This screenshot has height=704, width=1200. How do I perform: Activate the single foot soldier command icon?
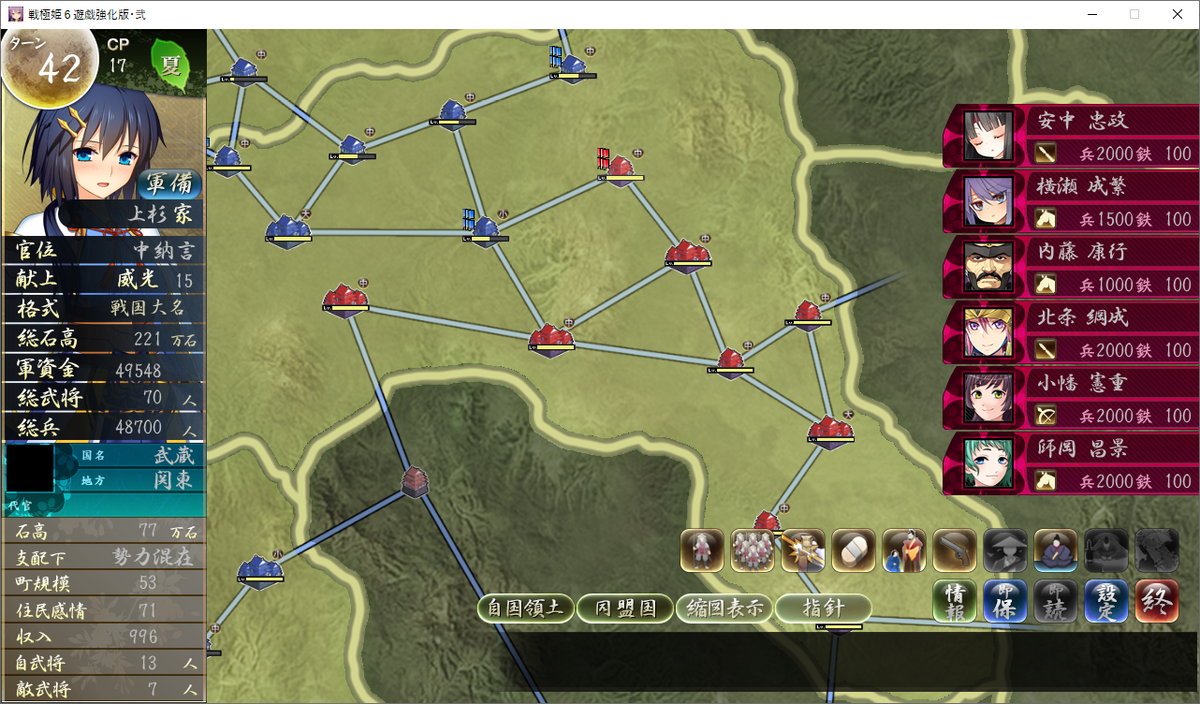[x=702, y=550]
